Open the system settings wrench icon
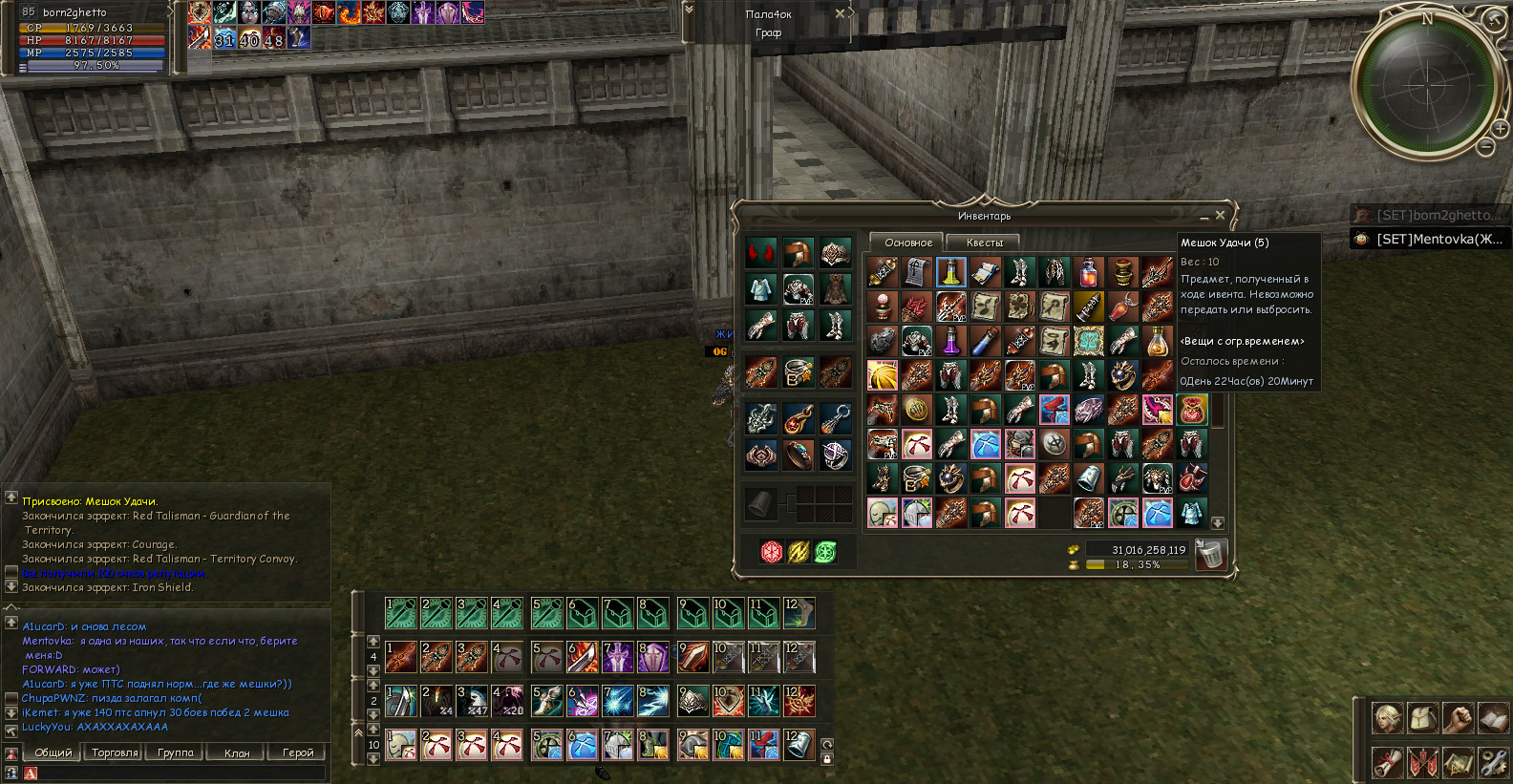This screenshot has height=784, width=1513. pos(1492,762)
